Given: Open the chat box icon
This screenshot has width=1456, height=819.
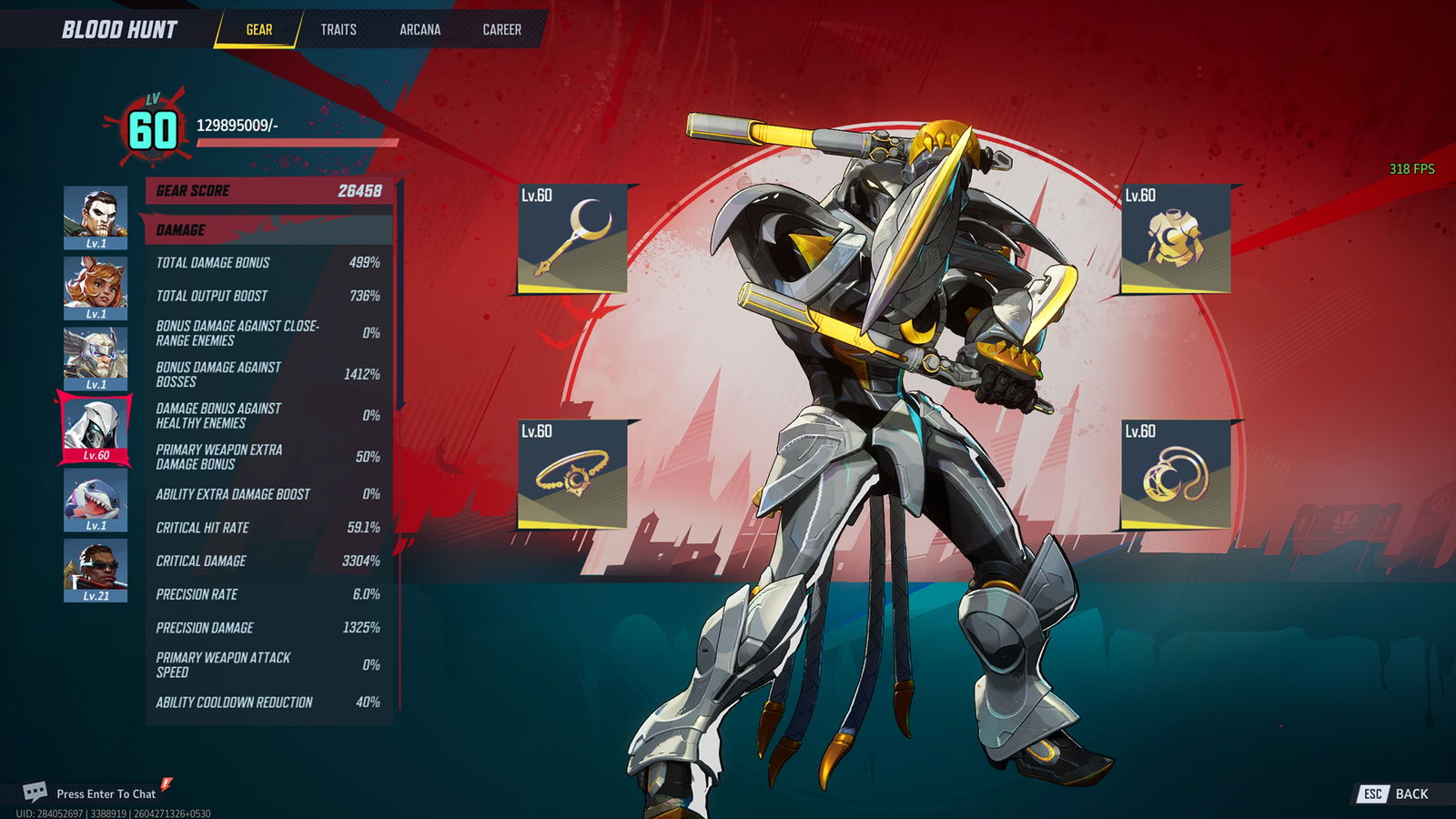Looking at the screenshot, I should point(35,792).
